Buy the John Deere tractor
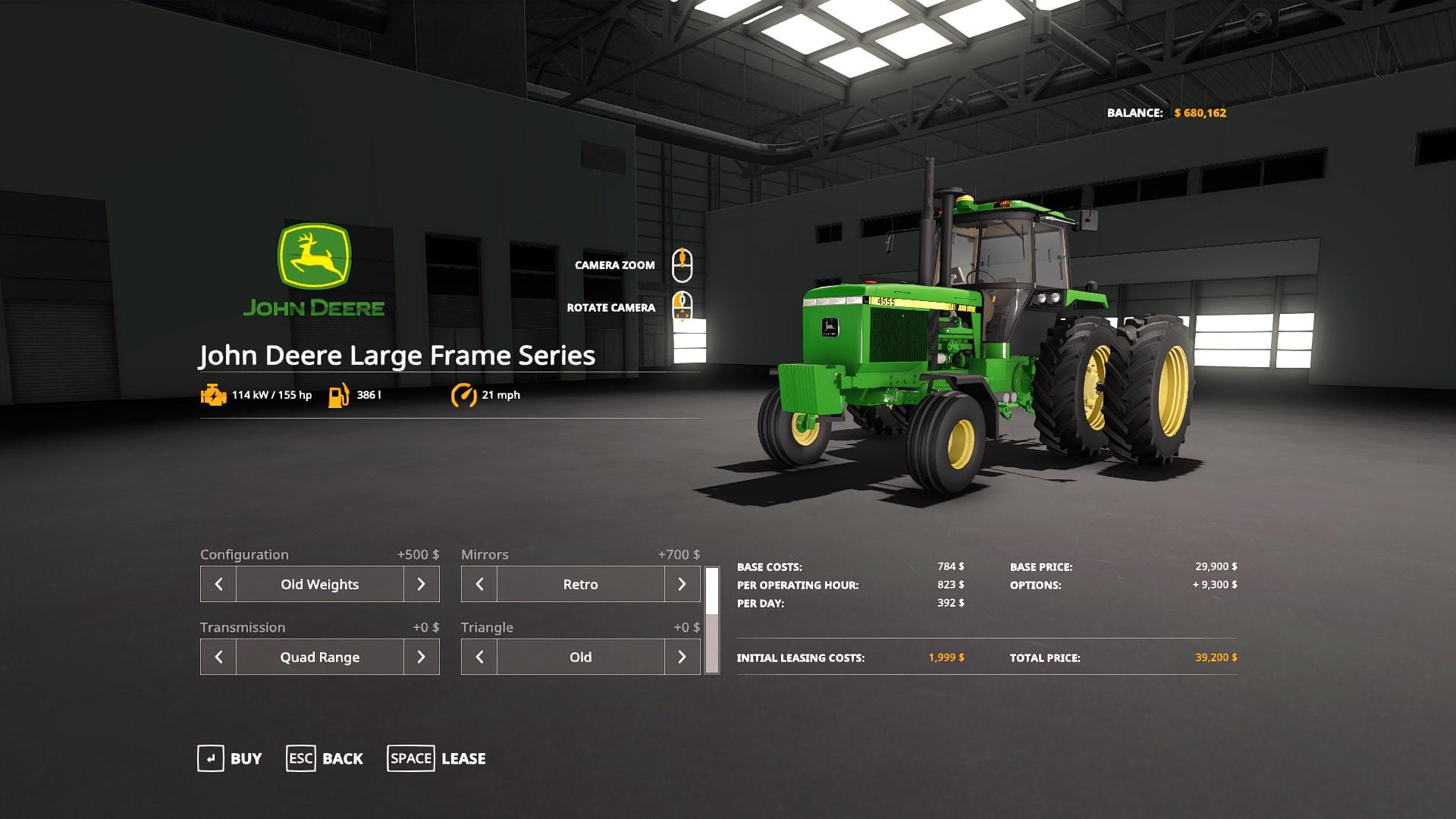1456x819 pixels. (230, 758)
